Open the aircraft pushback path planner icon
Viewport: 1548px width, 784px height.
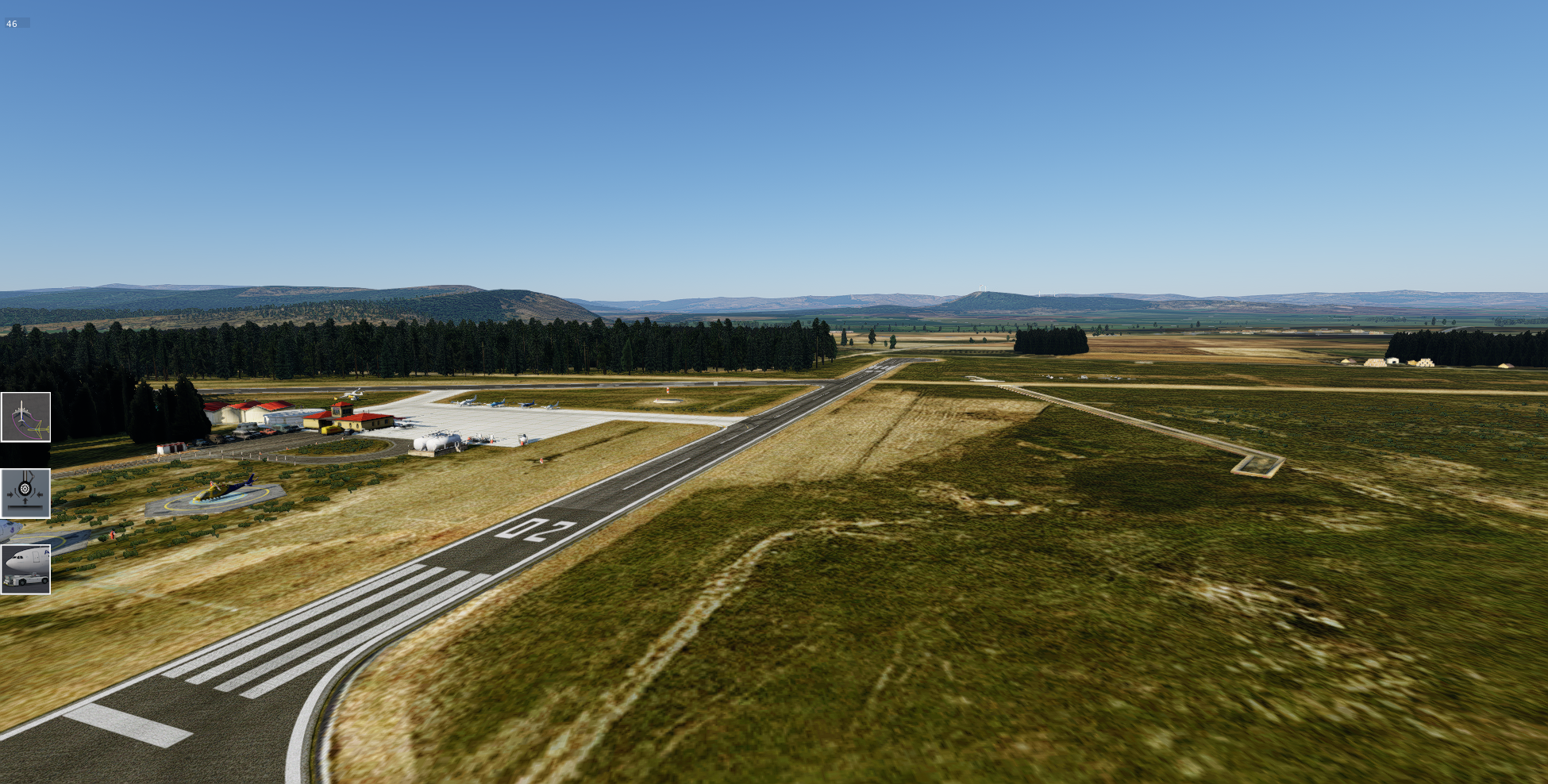point(25,417)
